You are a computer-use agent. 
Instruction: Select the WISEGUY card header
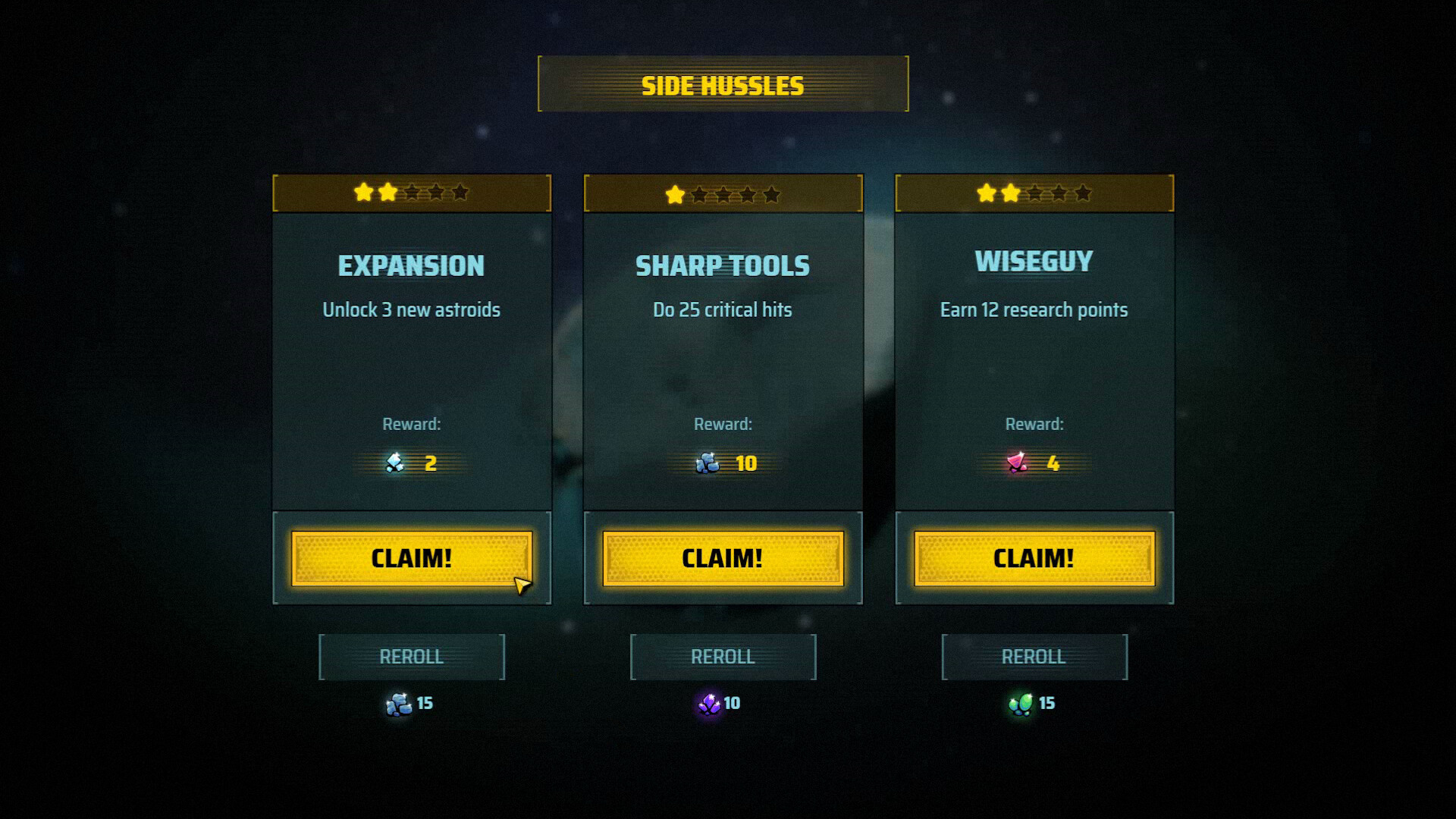point(1033,260)
